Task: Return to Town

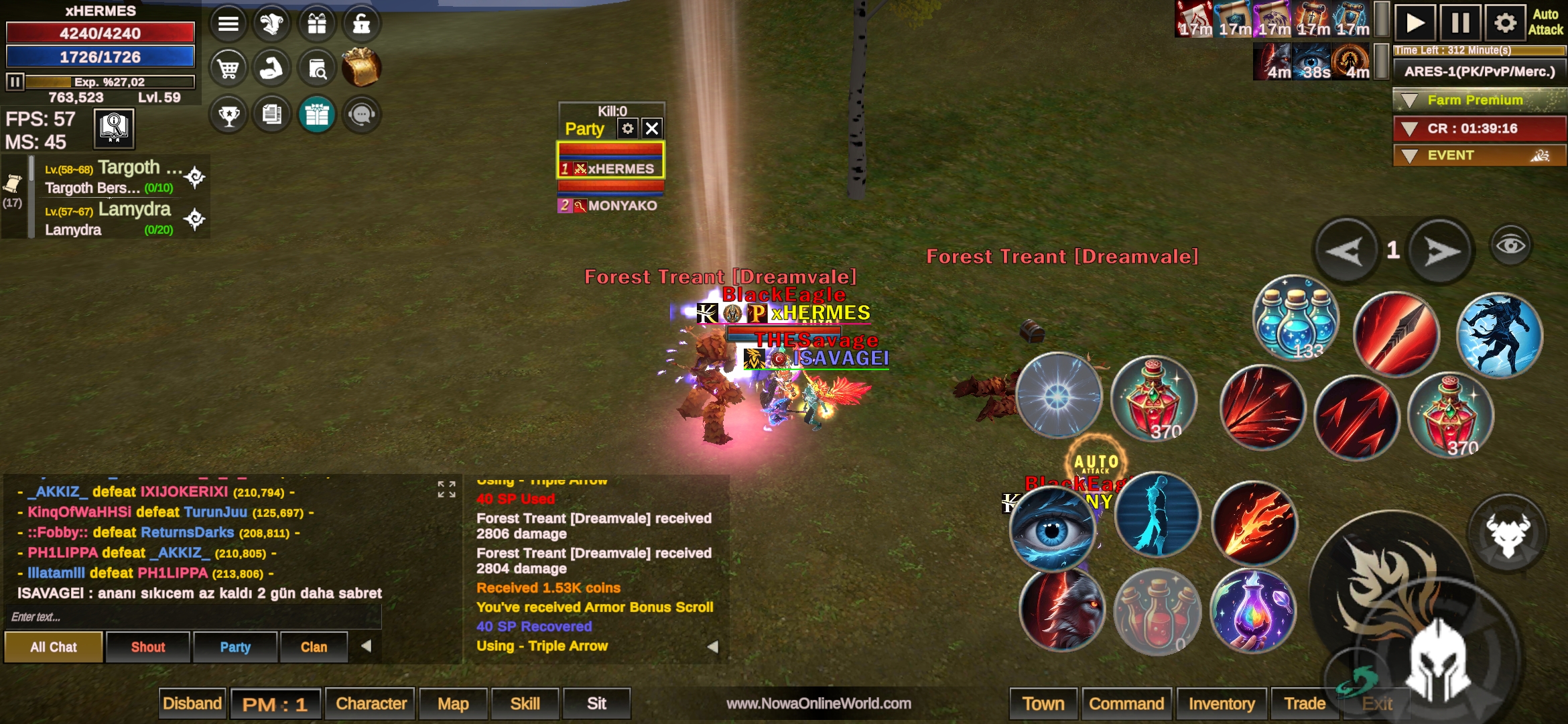Action: tap(1043, 703)
